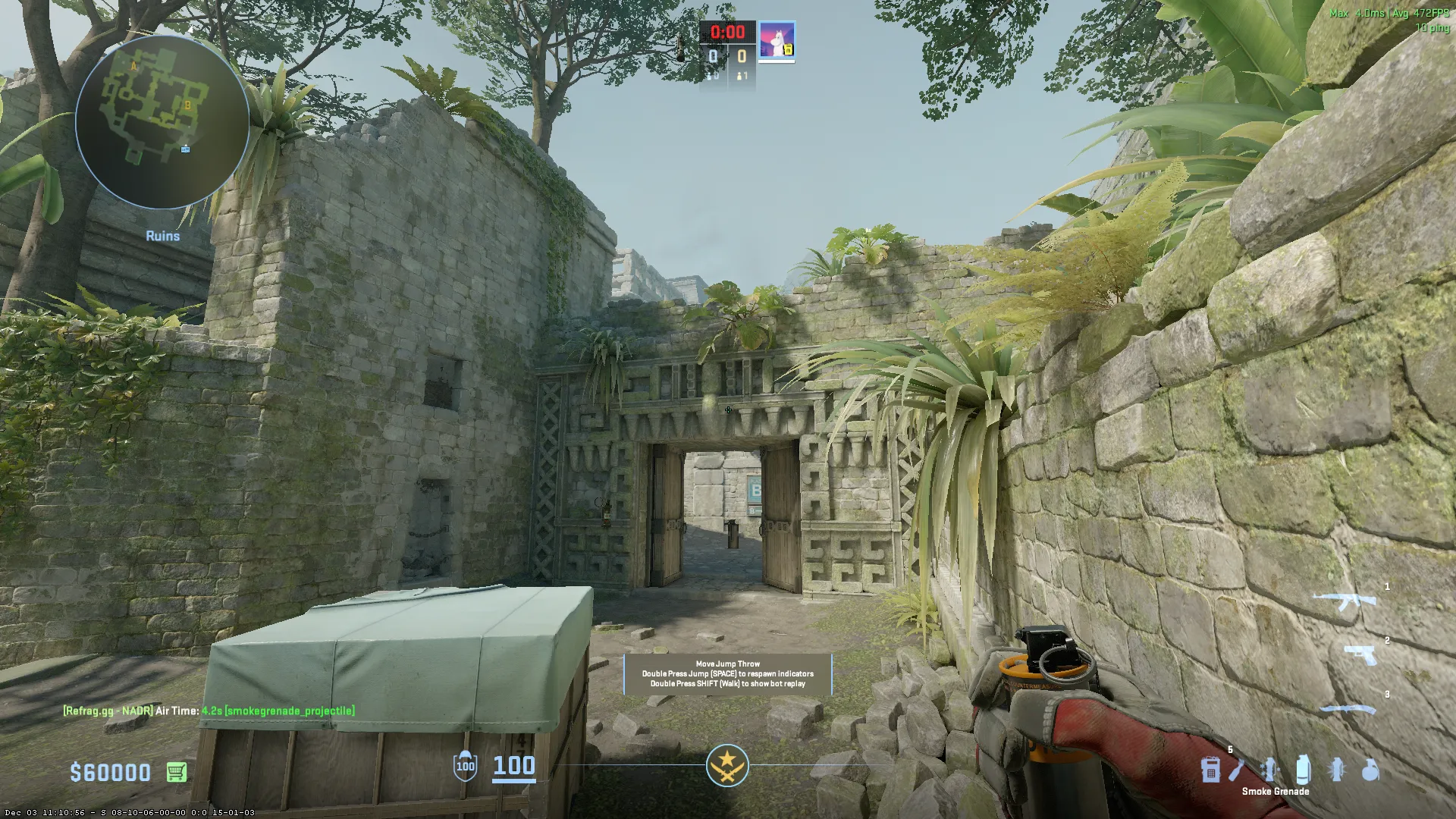Click the player avatar at top center

coord(777,41)
